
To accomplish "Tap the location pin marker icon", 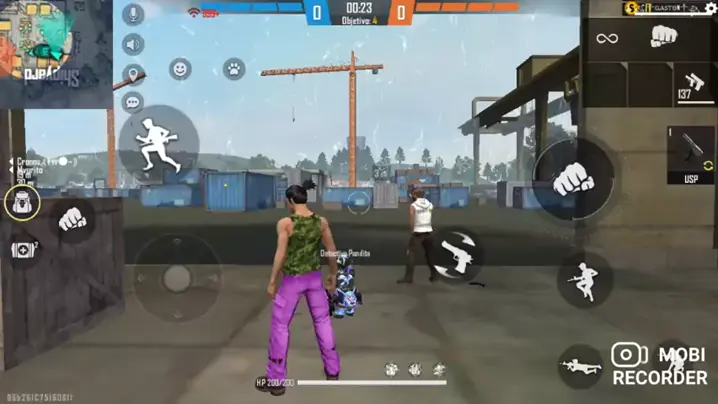I will (133, 74).
